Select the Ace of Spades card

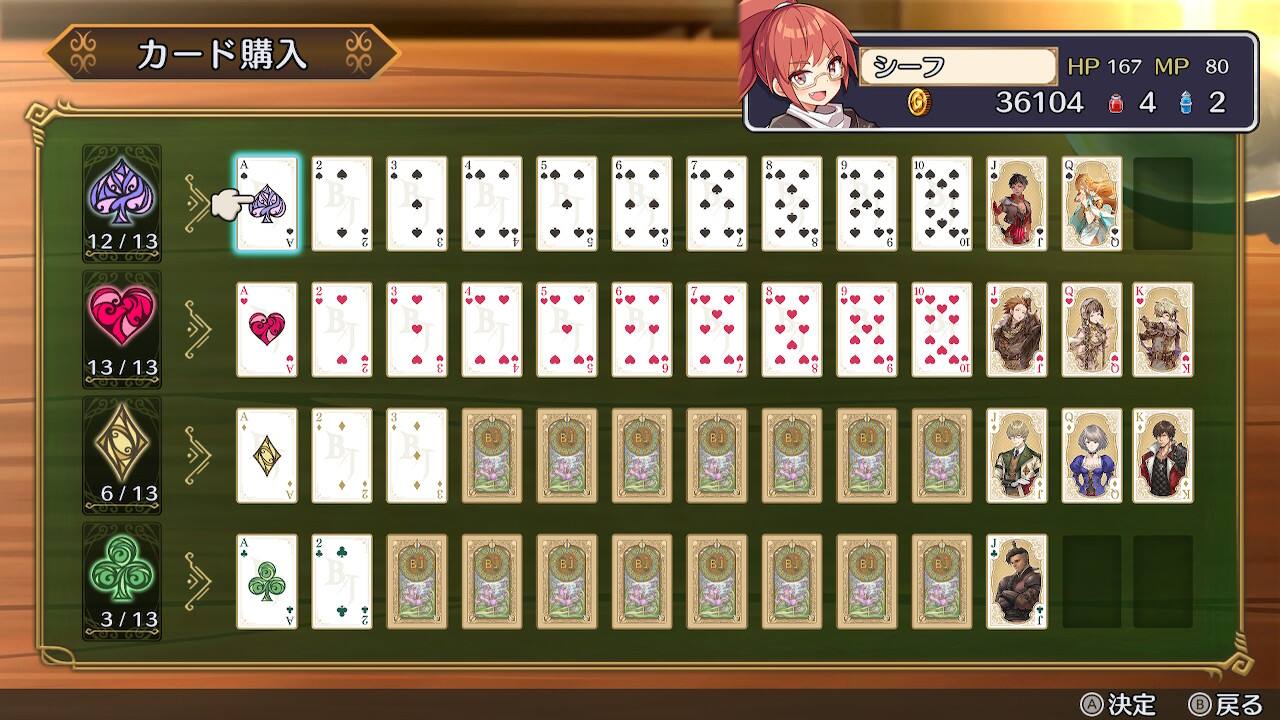267,204
